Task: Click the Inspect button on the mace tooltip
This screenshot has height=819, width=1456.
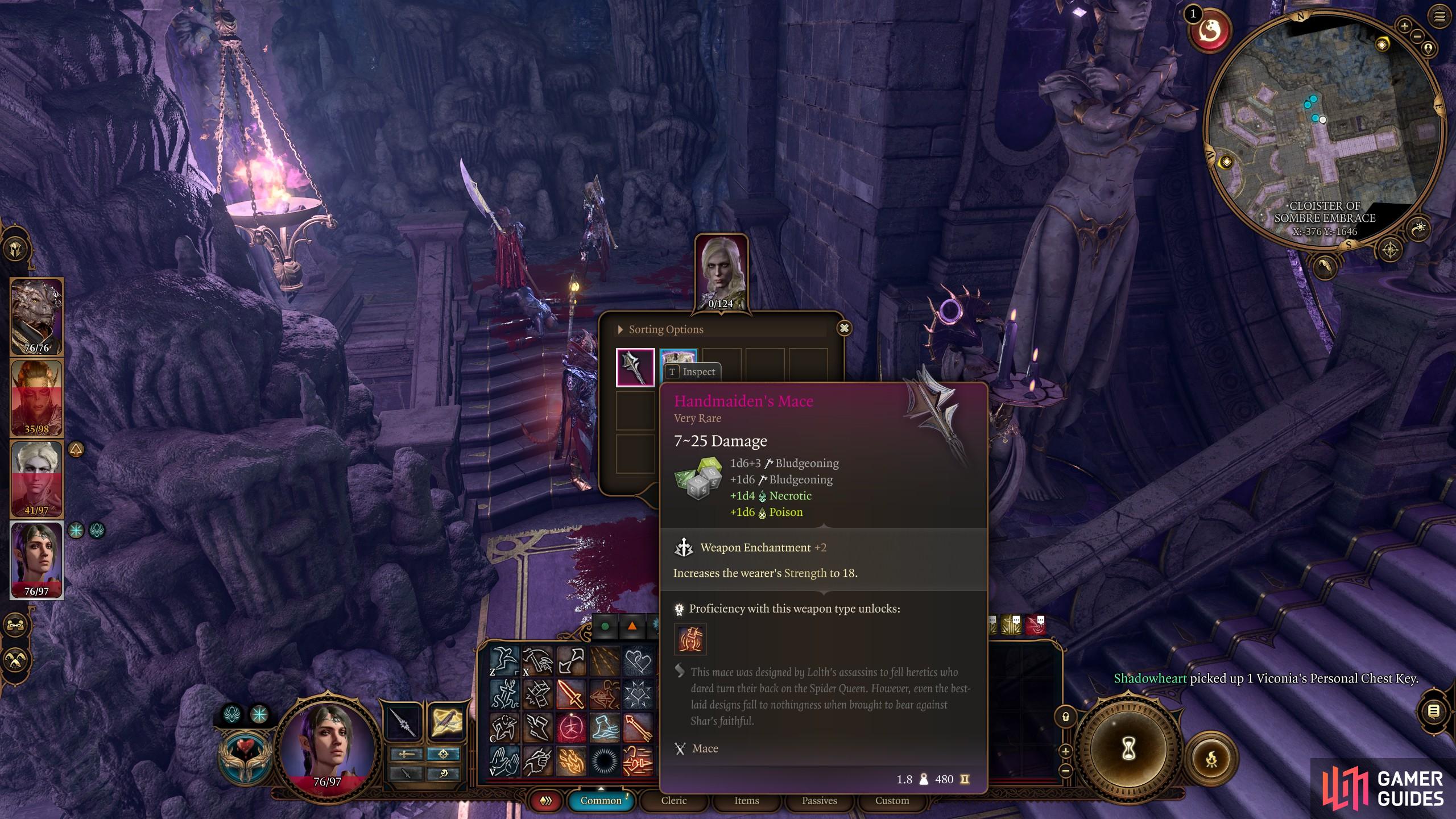Action: [693, 372]
